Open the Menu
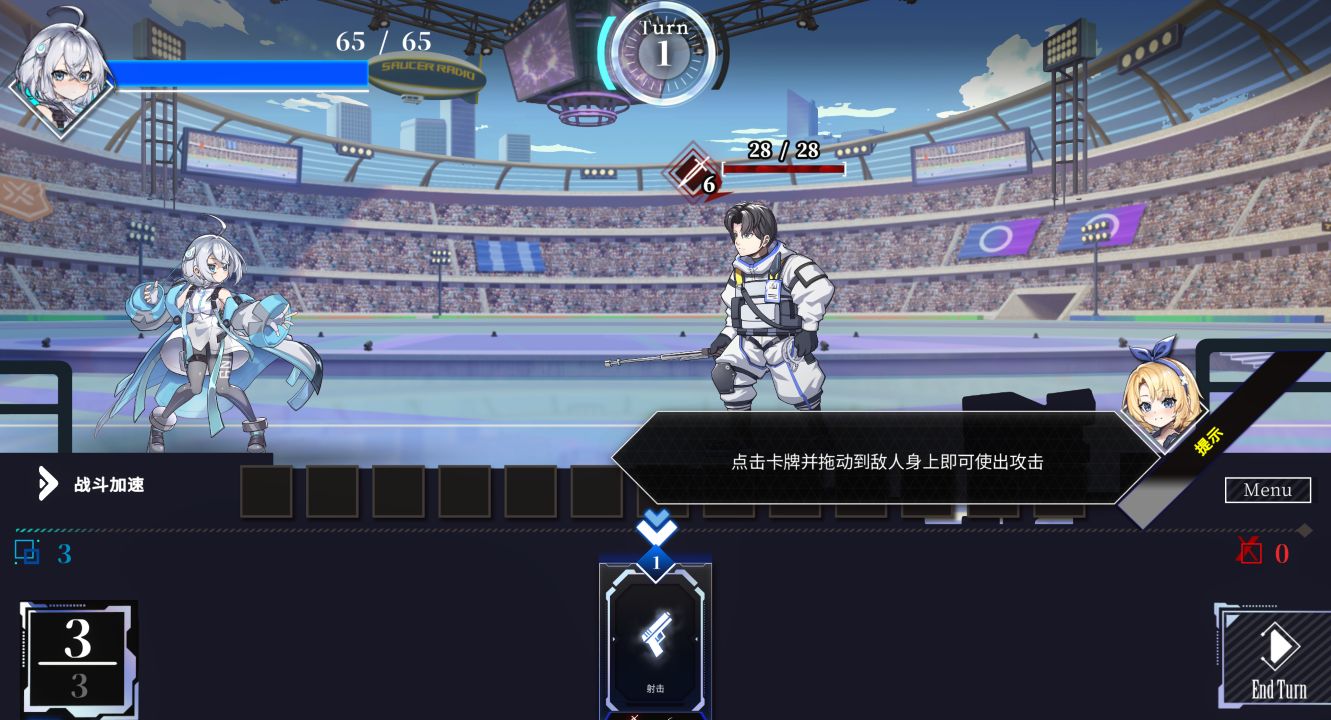Viewport: 1331px width, 720px height. point(1267,490)
